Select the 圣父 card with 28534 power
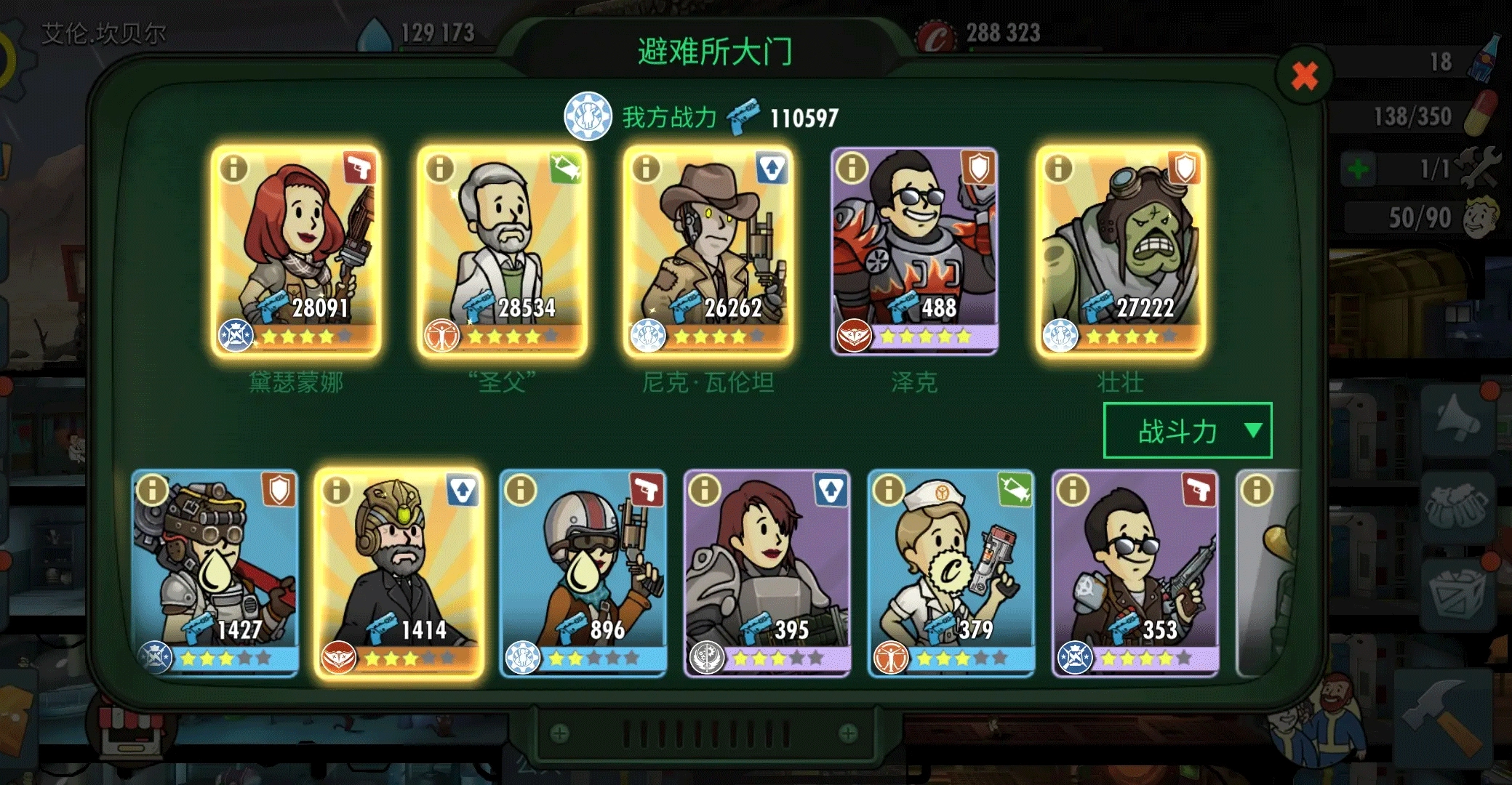 click(x=502, y=251)
